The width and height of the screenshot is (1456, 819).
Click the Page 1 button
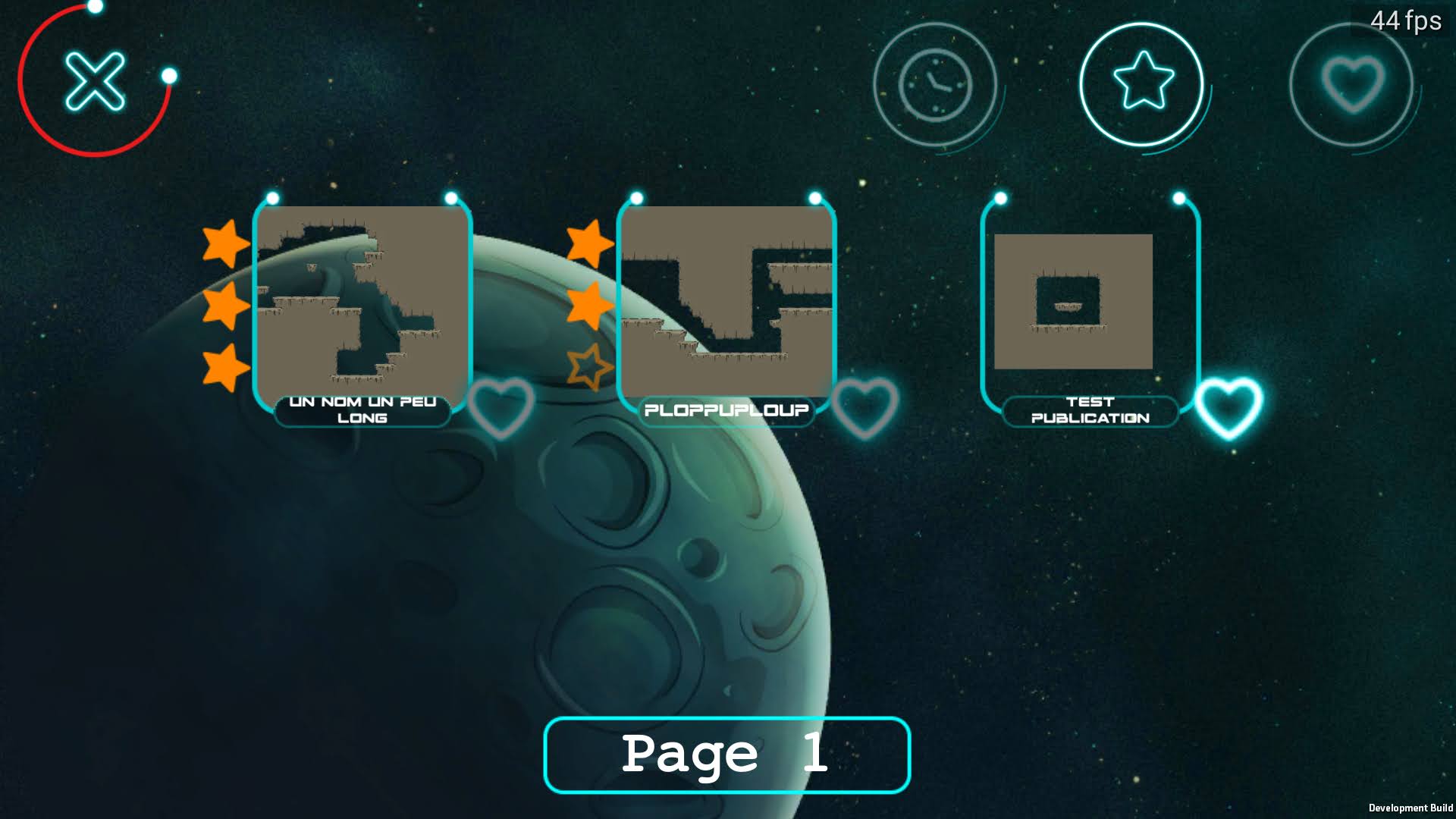click(726, 755)
